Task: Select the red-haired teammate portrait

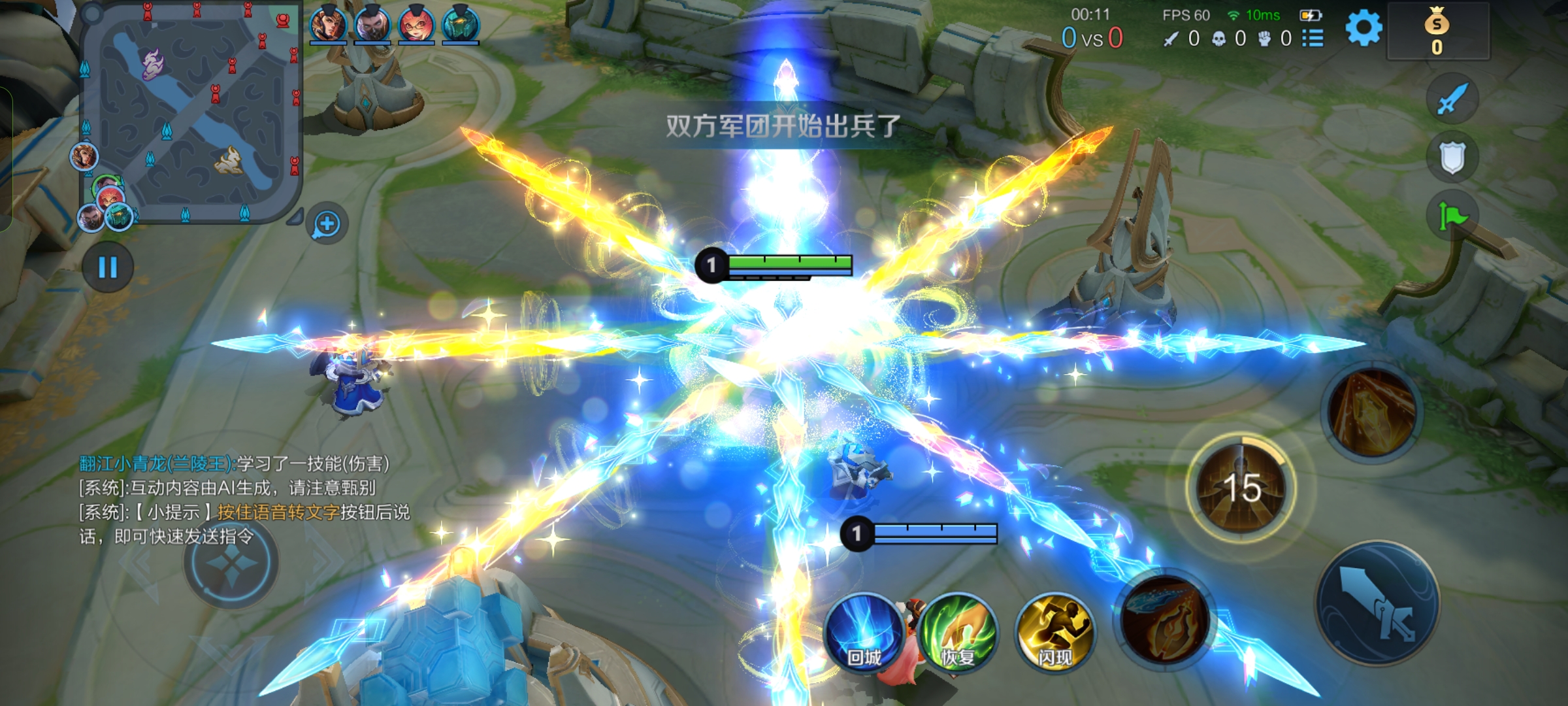Action: (x=416, y=25)
